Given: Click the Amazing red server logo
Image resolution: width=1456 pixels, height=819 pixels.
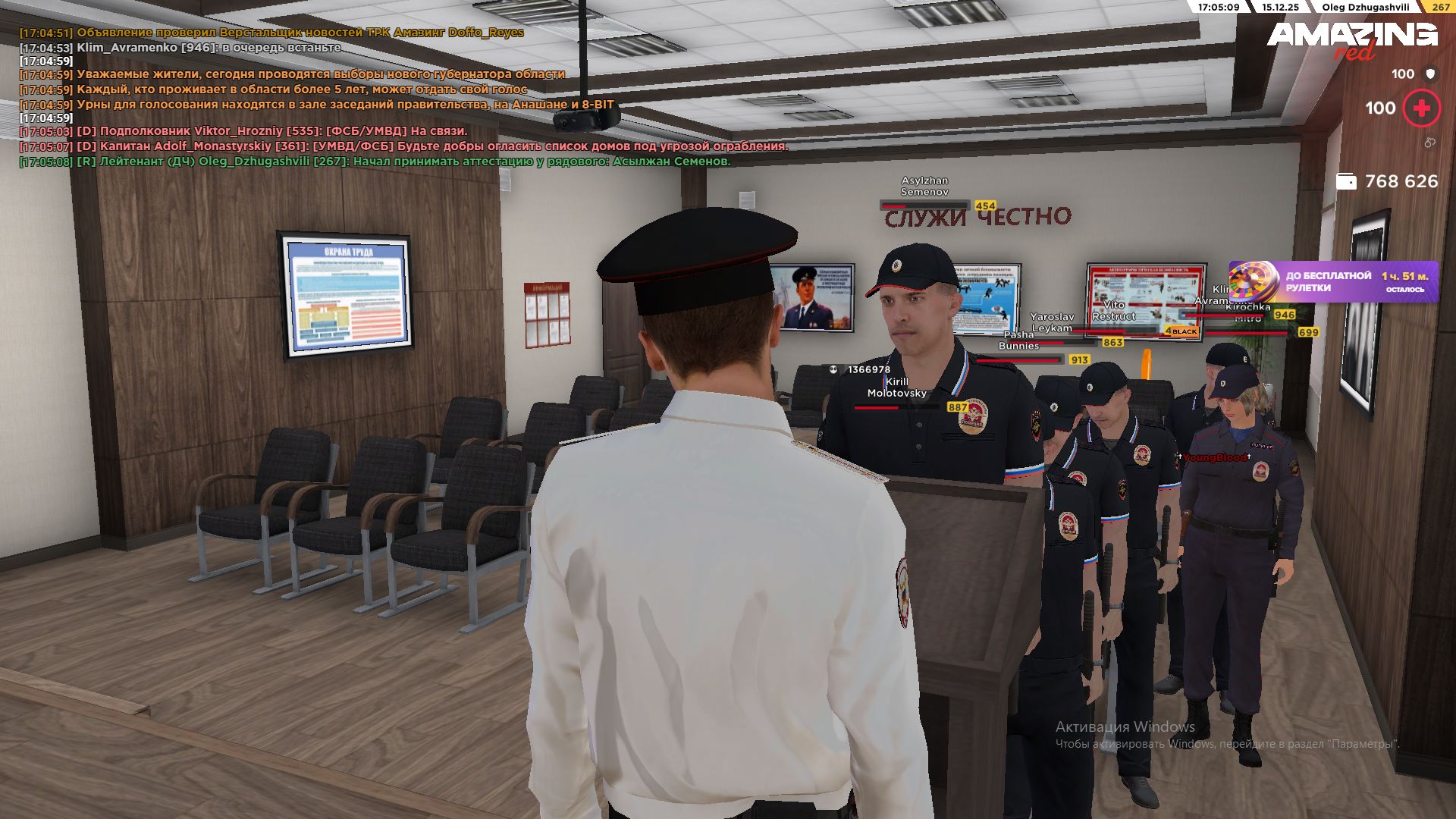Looking at the screenshot, I should (x=1351, y=39).
